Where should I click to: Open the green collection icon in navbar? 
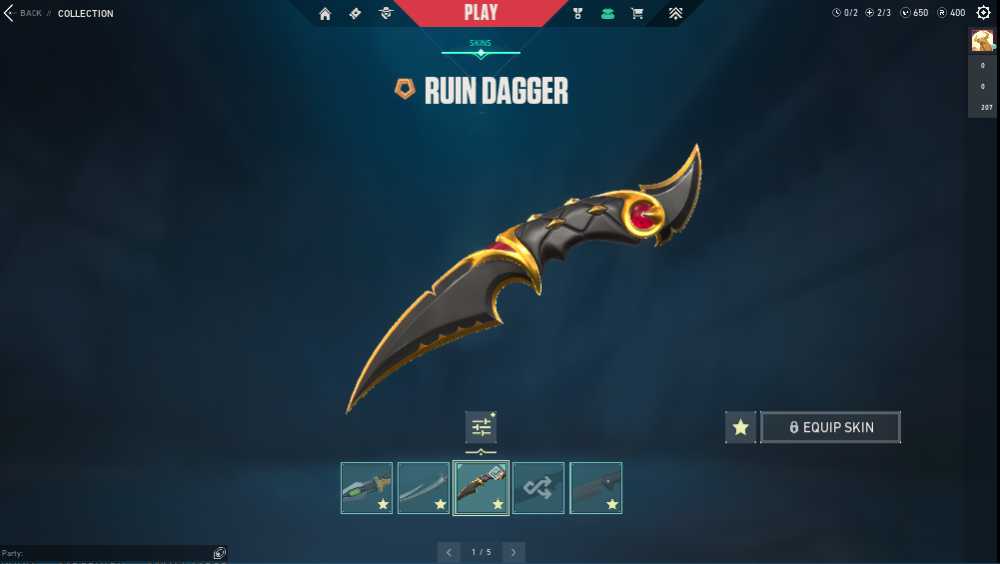point(607,13)
